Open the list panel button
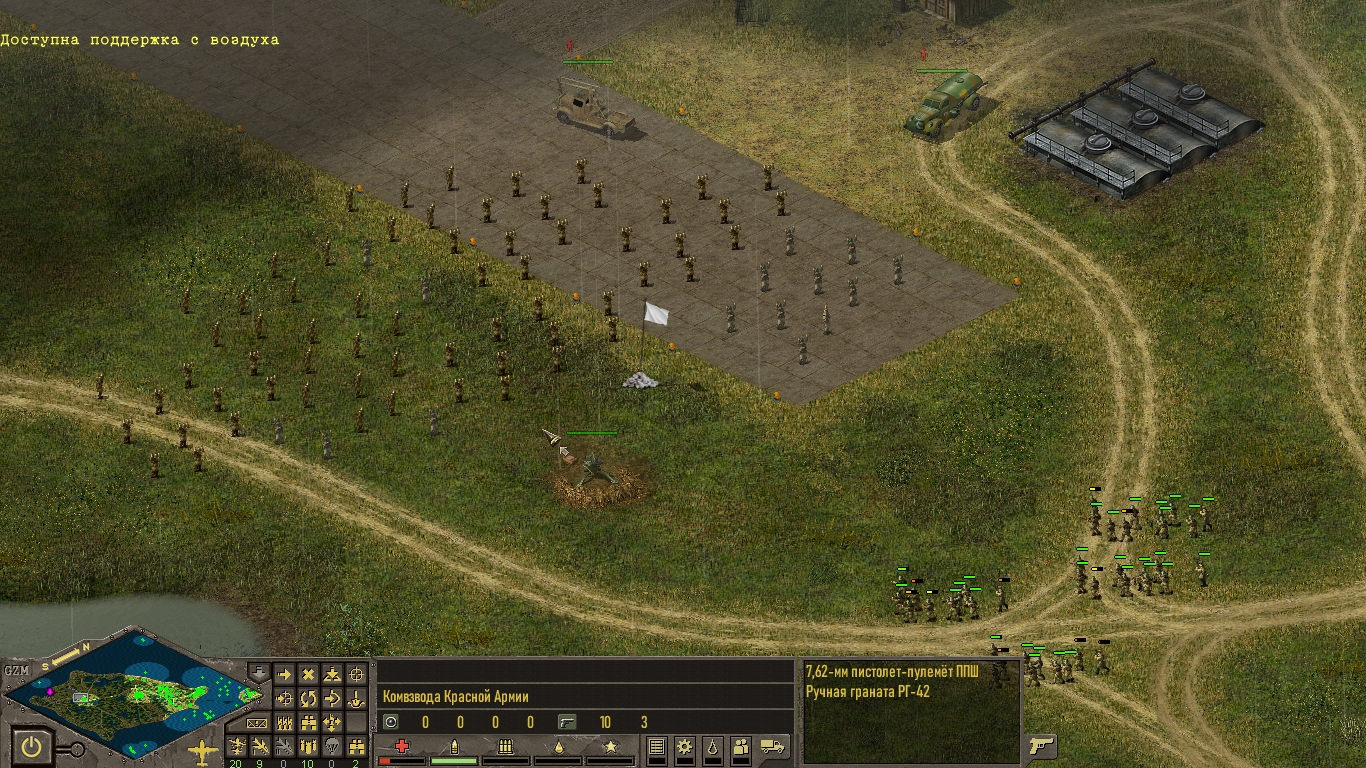This screenshot has width=1366, height=768. point(657,746)
